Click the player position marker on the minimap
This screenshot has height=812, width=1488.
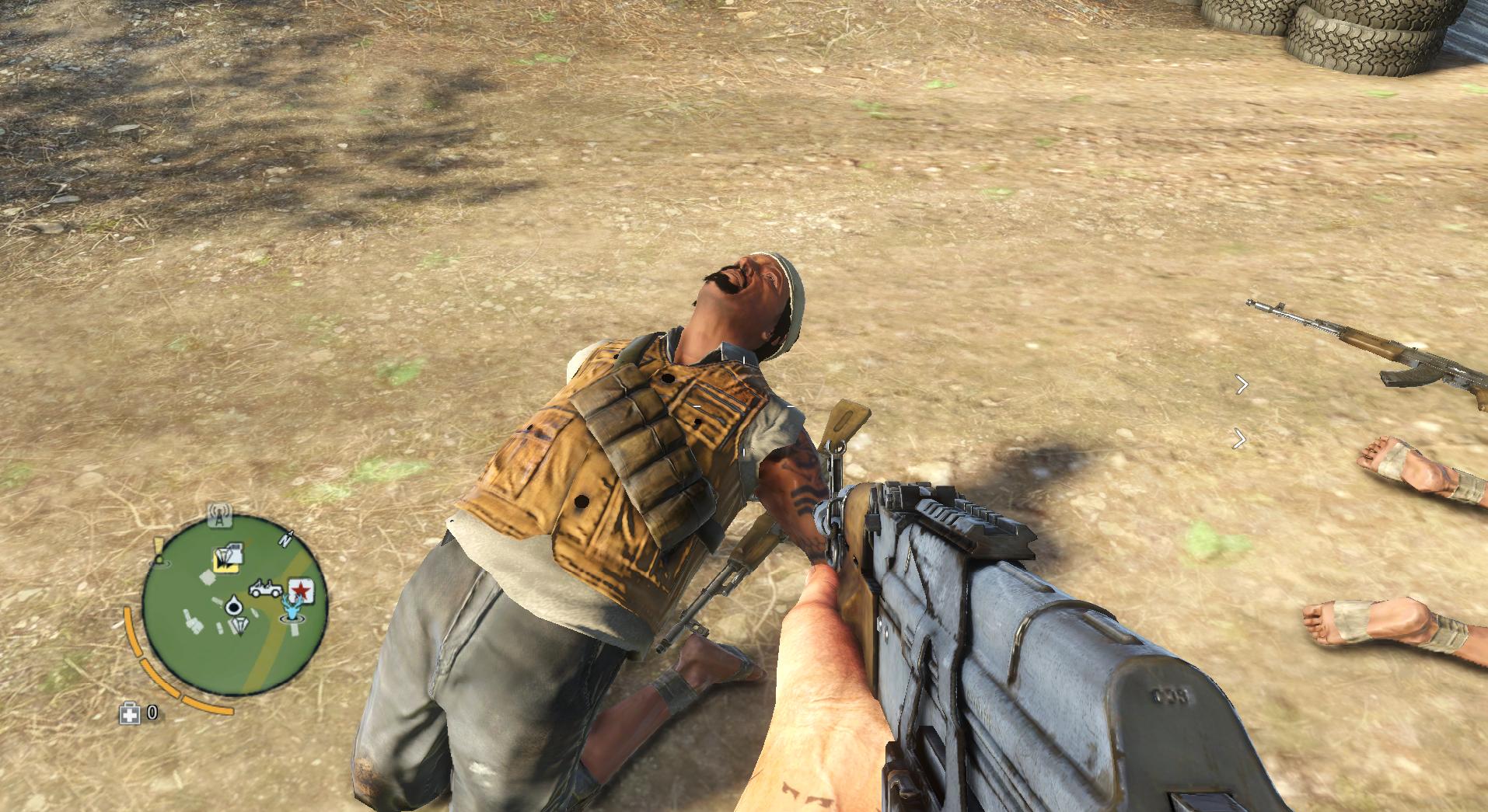pos(235,606)
